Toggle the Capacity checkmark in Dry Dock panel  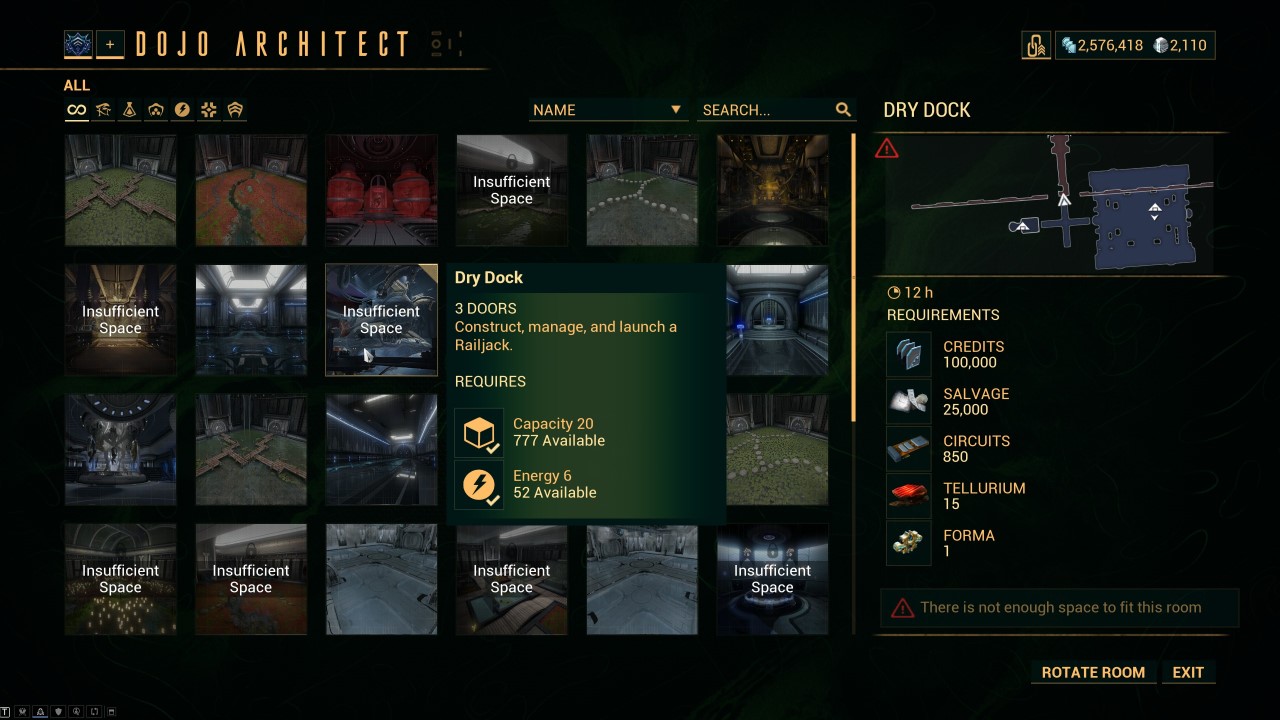pyautogui.click(x=478, y=432)
